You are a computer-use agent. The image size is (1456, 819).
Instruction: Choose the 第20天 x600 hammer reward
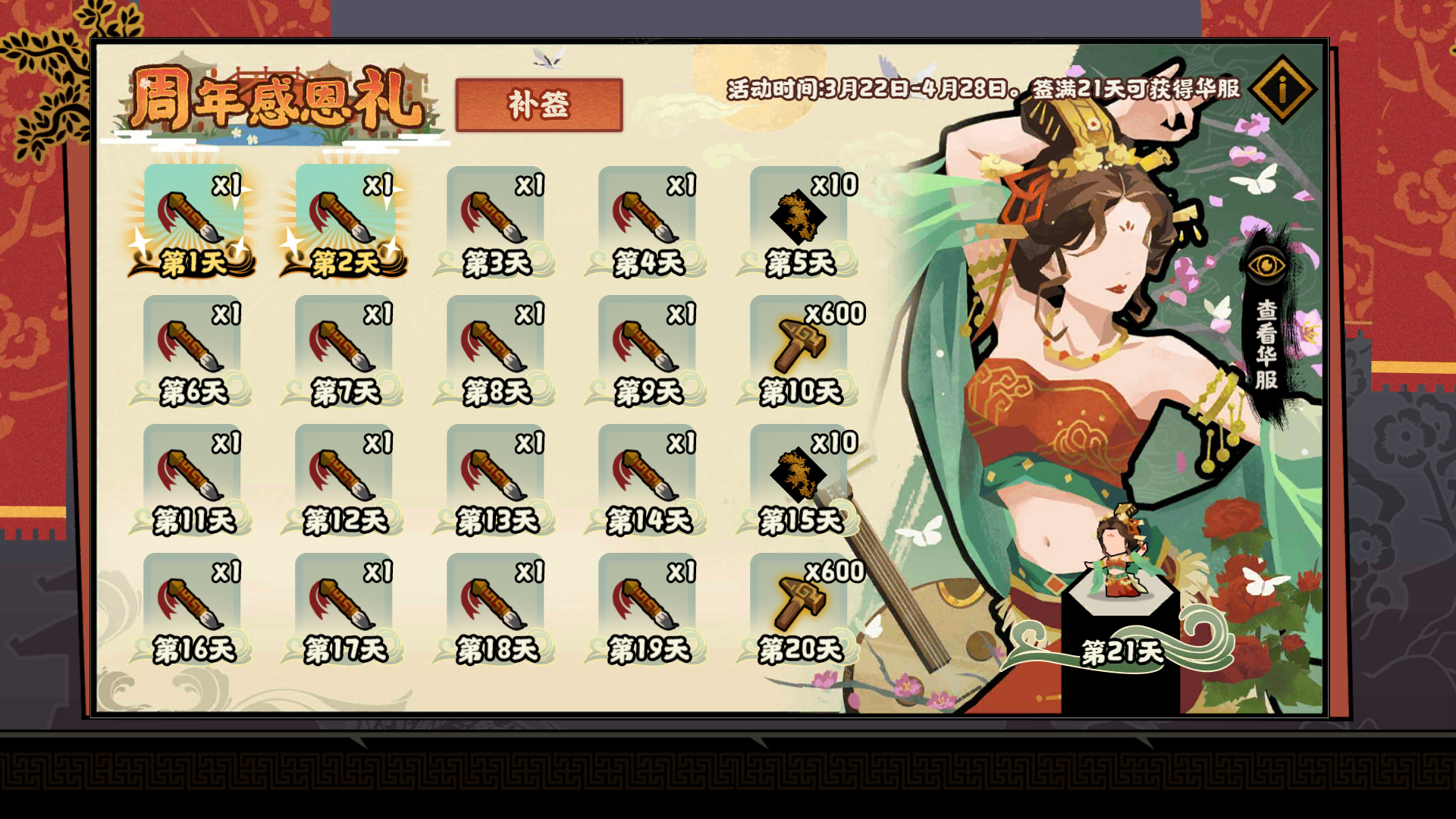pos(799,607)
